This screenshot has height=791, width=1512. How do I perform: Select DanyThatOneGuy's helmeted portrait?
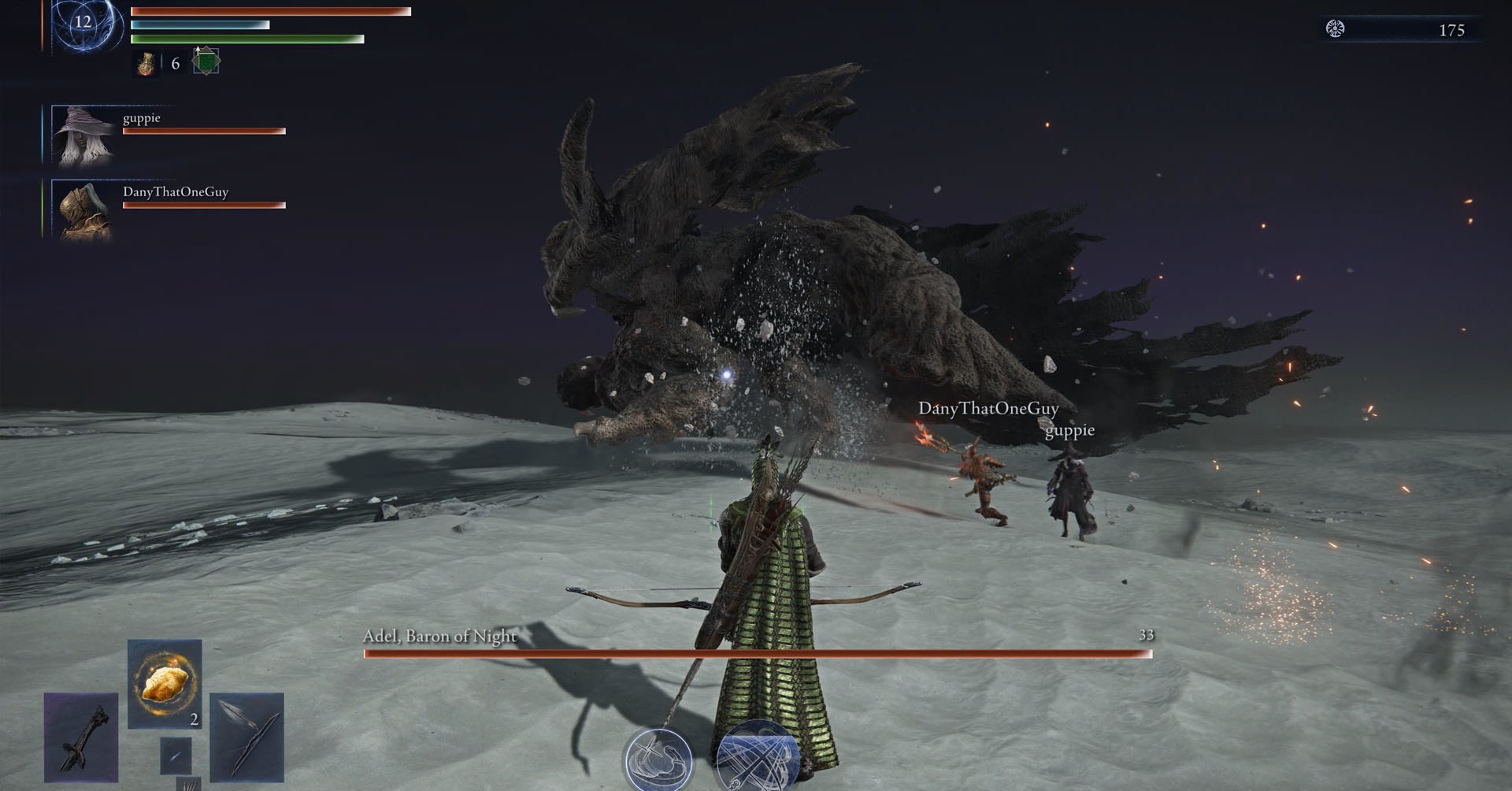point(82,210)
